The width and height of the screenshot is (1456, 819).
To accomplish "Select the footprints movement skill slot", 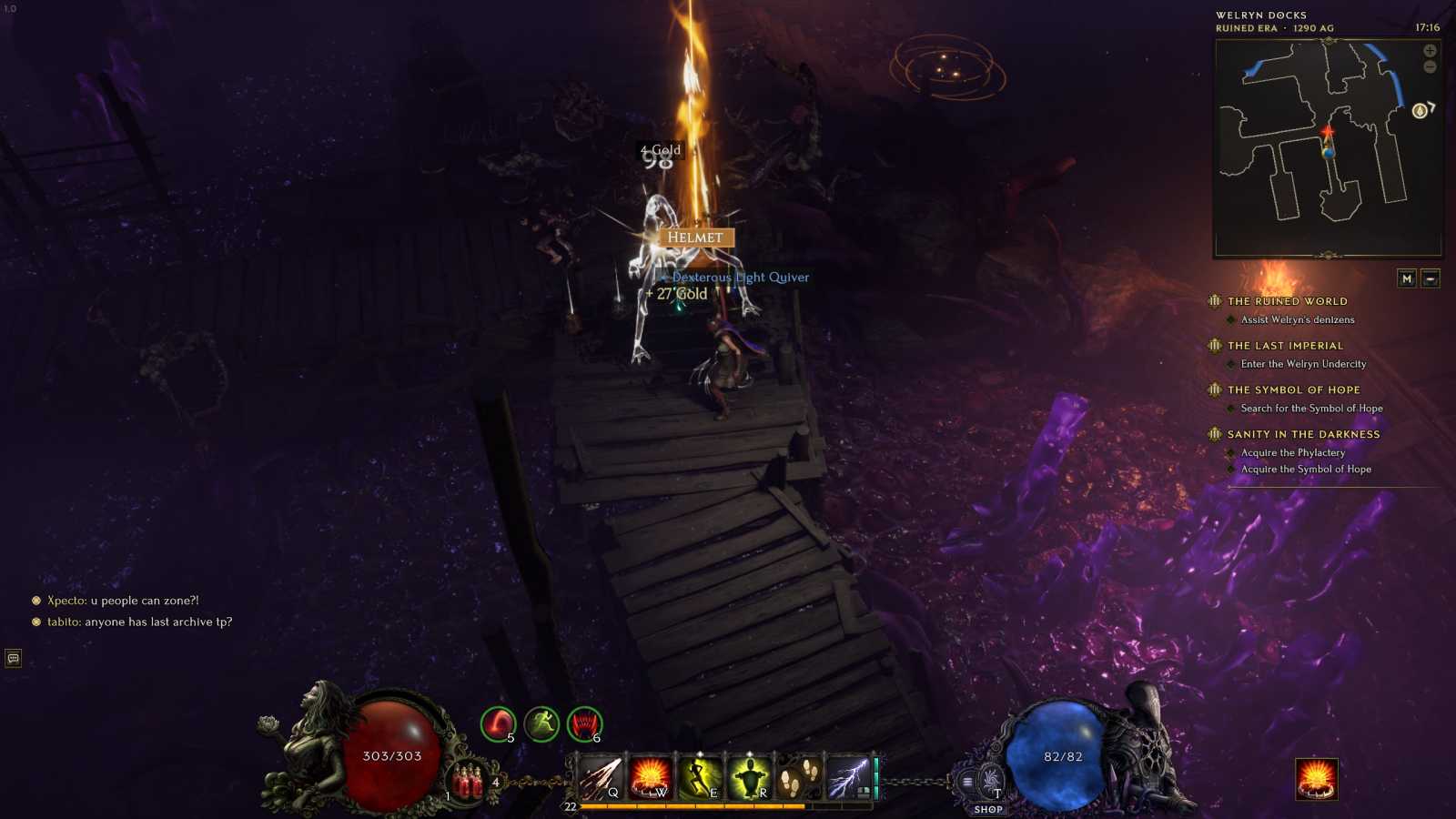I will (x=798, y=778).
